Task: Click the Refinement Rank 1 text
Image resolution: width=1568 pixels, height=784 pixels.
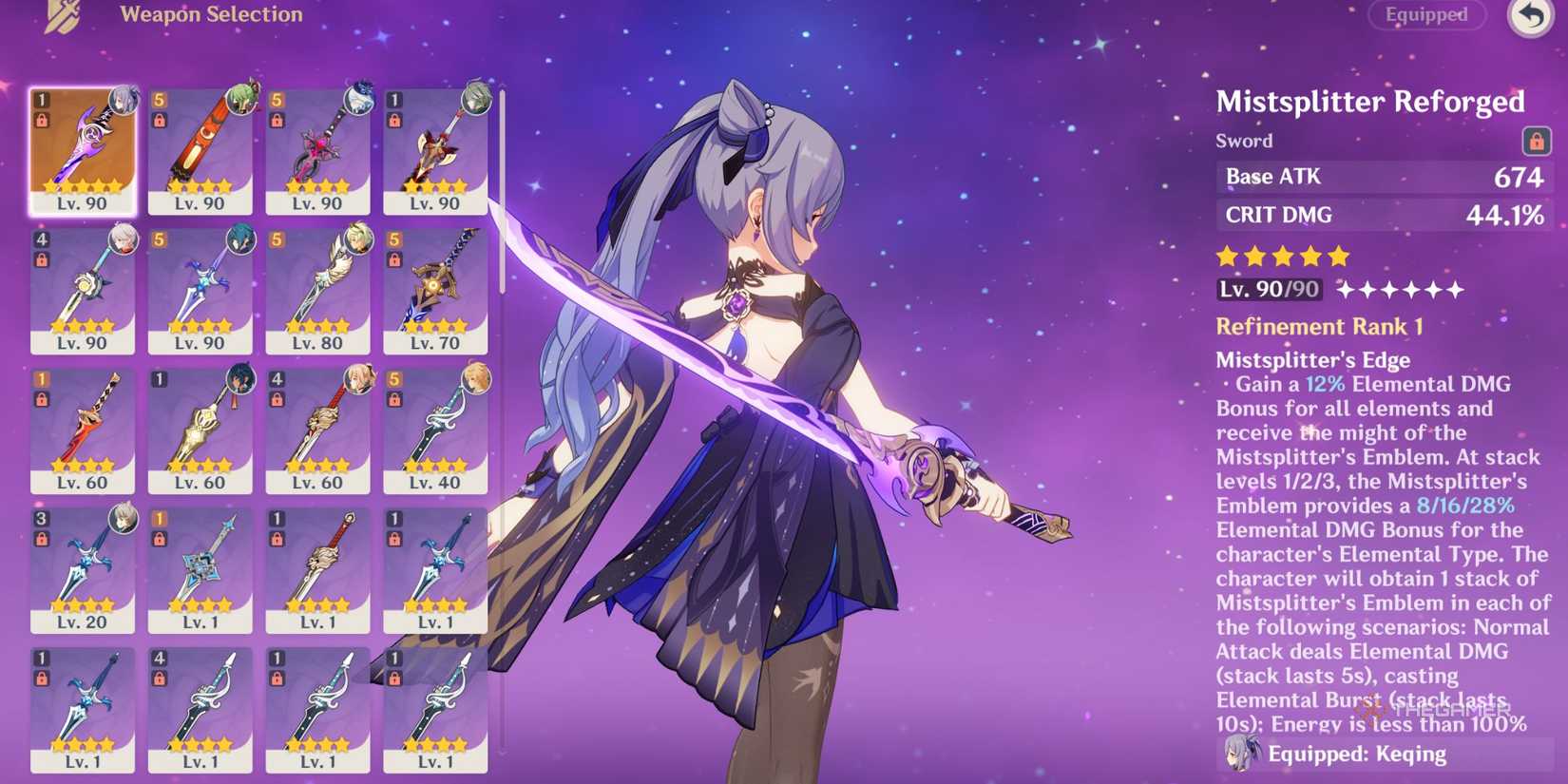Action: pos(1319,326)
